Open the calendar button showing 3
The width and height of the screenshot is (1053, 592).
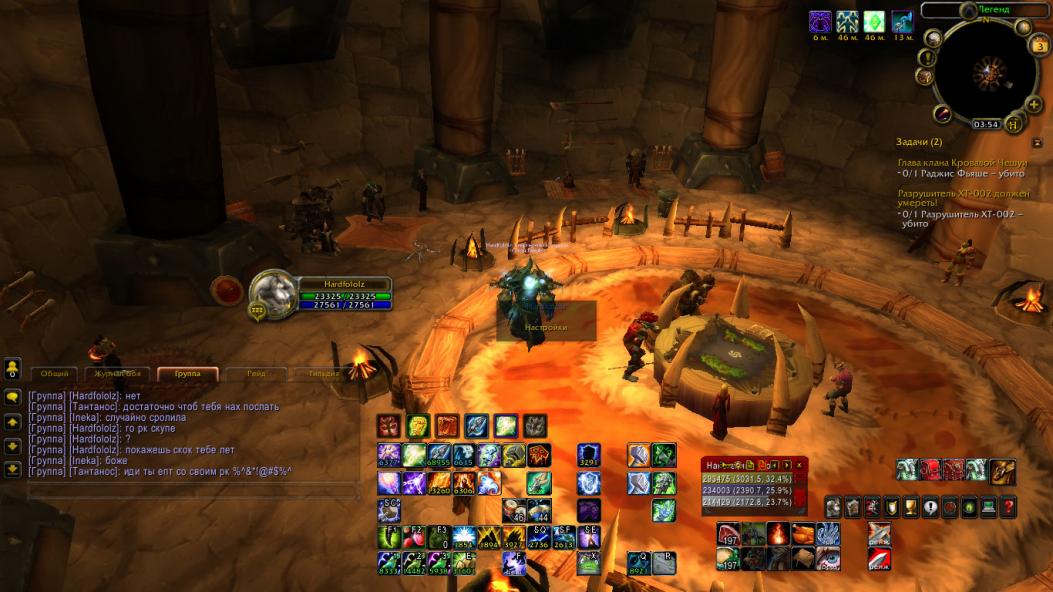(1039, 47)
